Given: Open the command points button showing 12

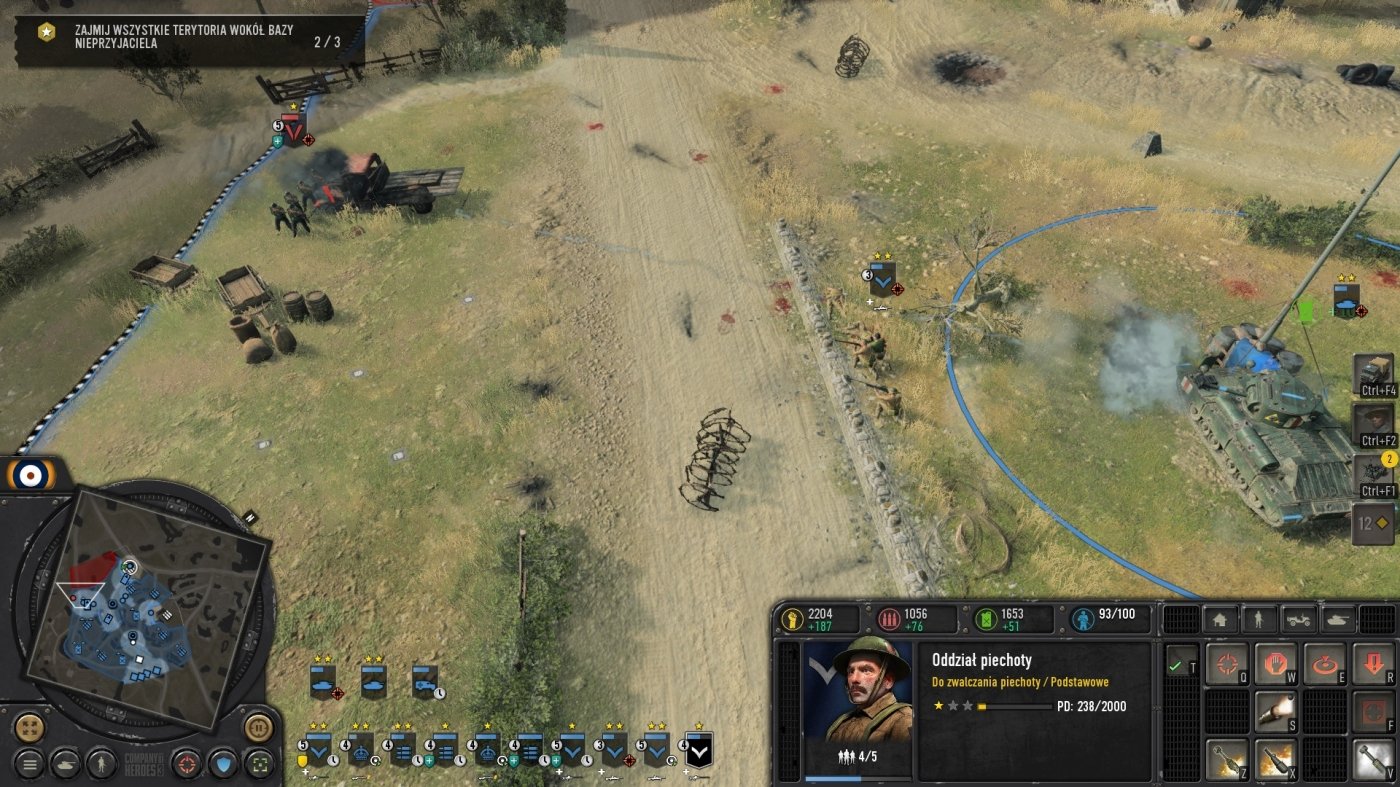Looking at the screenshot, I should pyautogui.click(x=1373, y=523).
